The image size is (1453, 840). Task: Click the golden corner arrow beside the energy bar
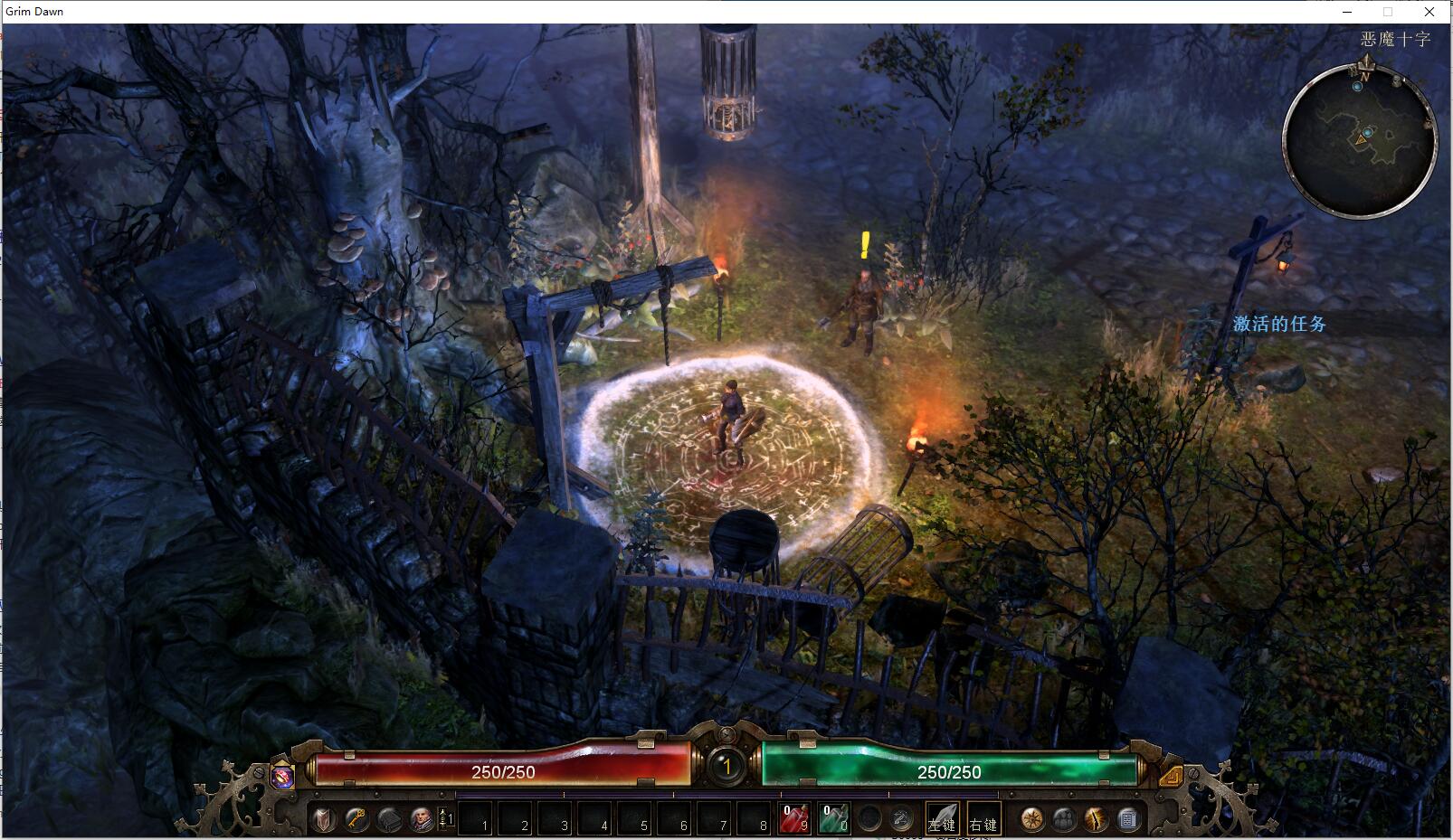point(1170,775)
